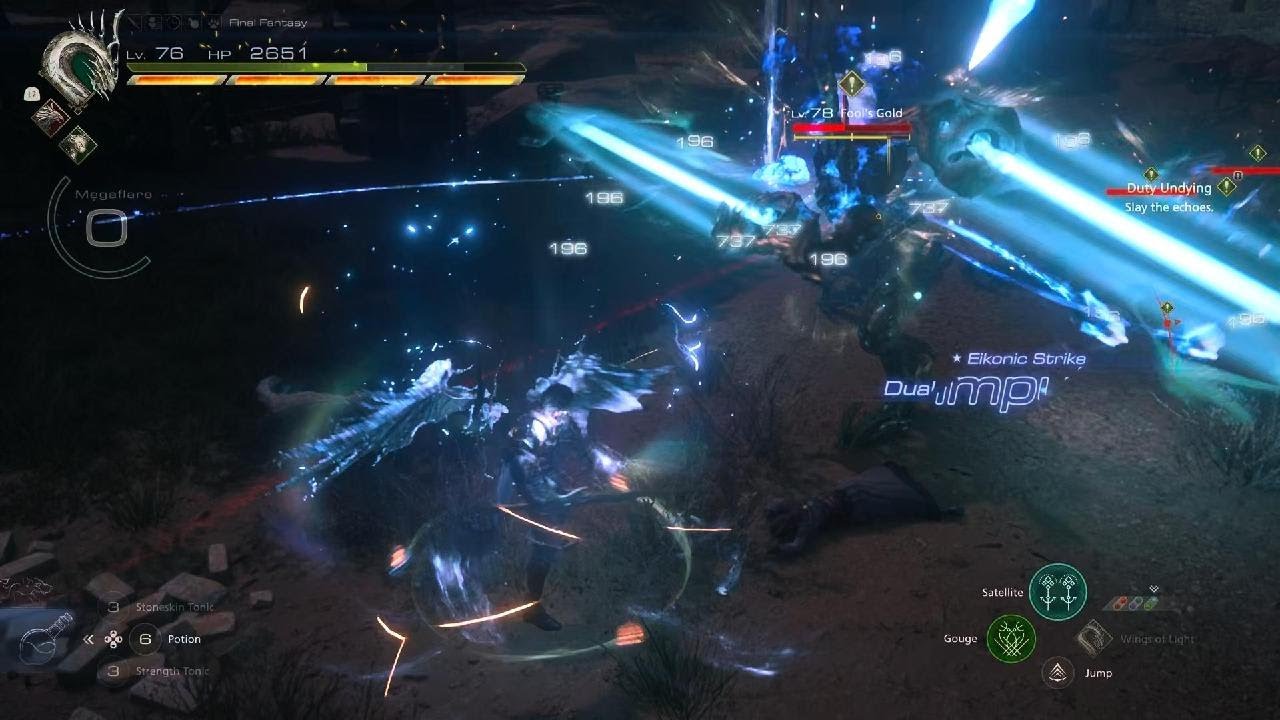Screen dimensions: 1280x720
Task: Switch to the green diamond Eikon icon
Action: [x=78, y=145]
